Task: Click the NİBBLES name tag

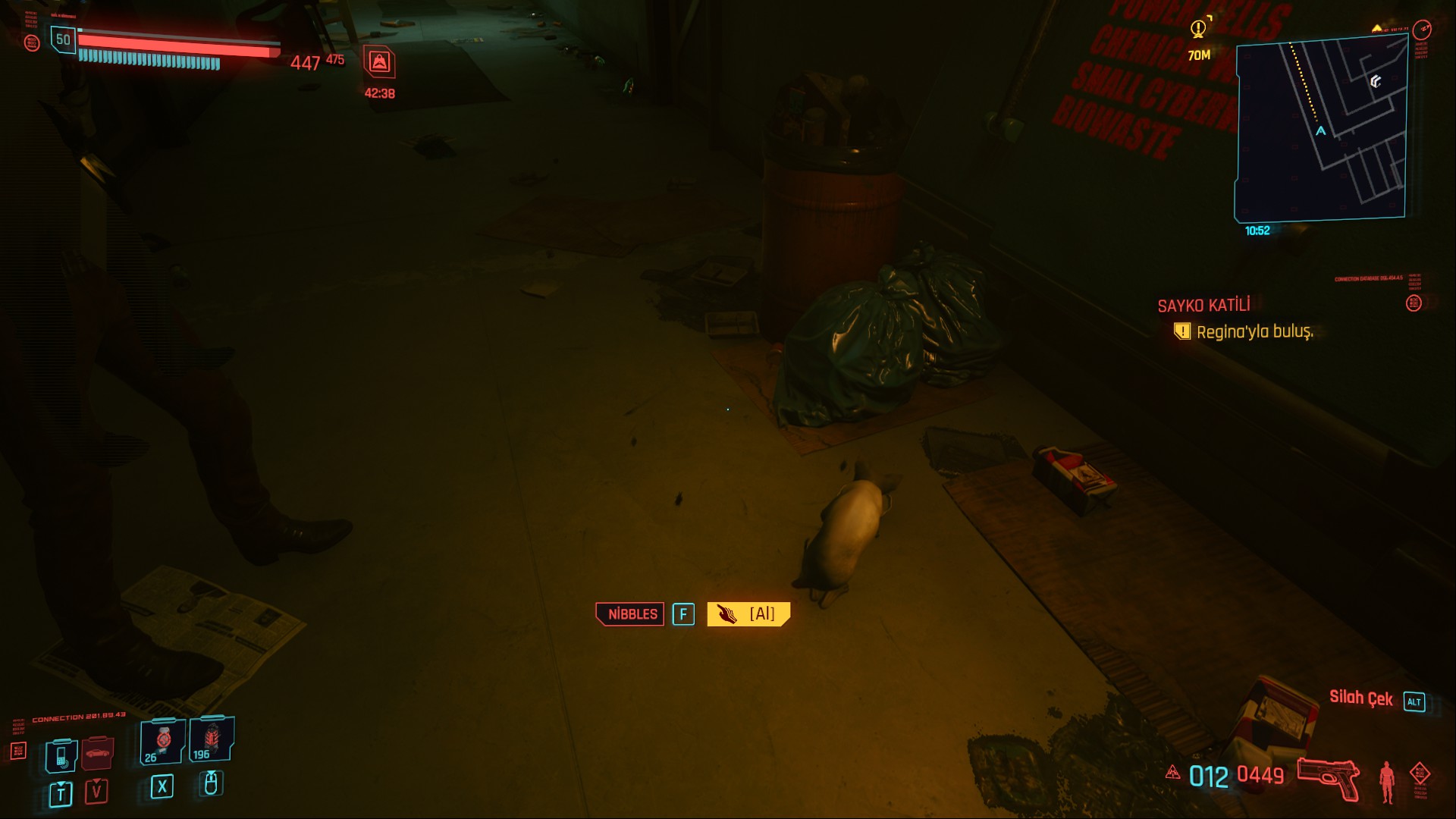Action: (x=630, y=614)
